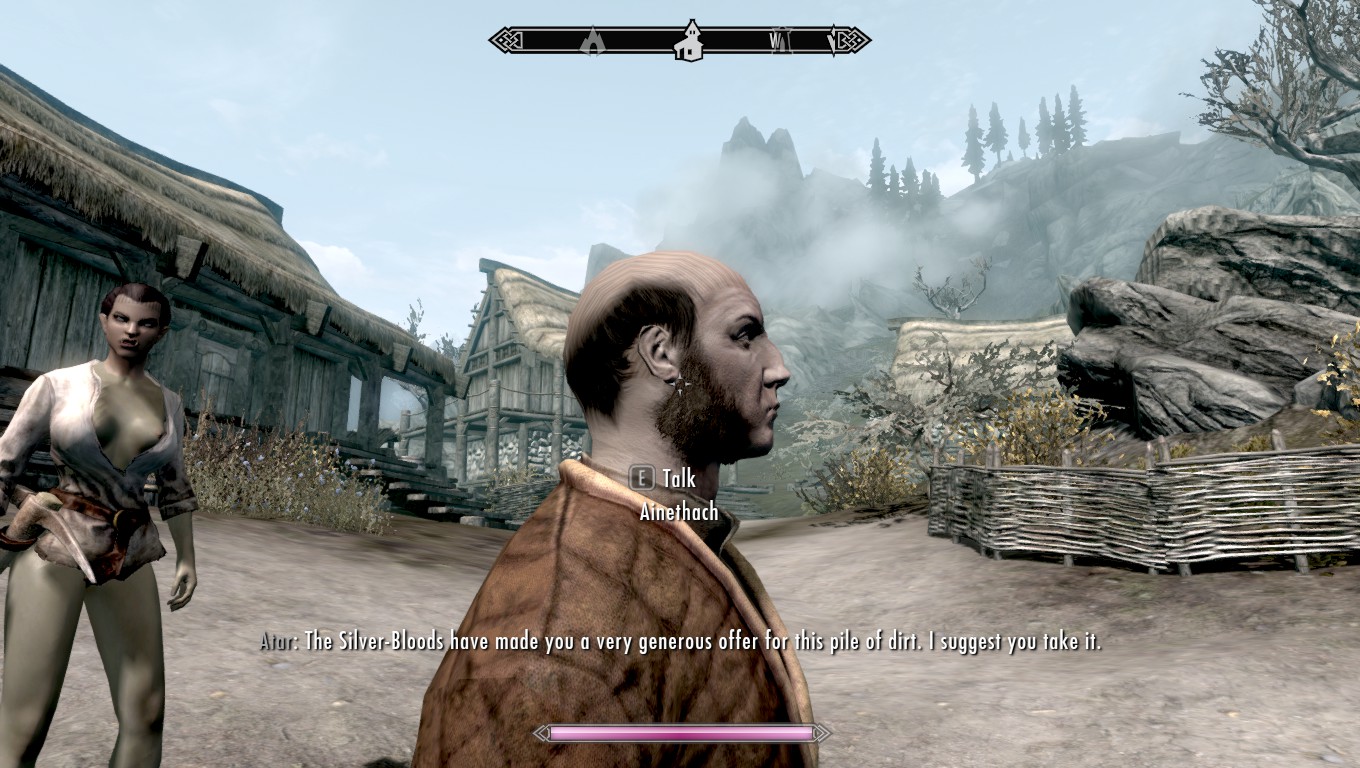Click the right diamond tip of the enemy bar

click(821, 733)
